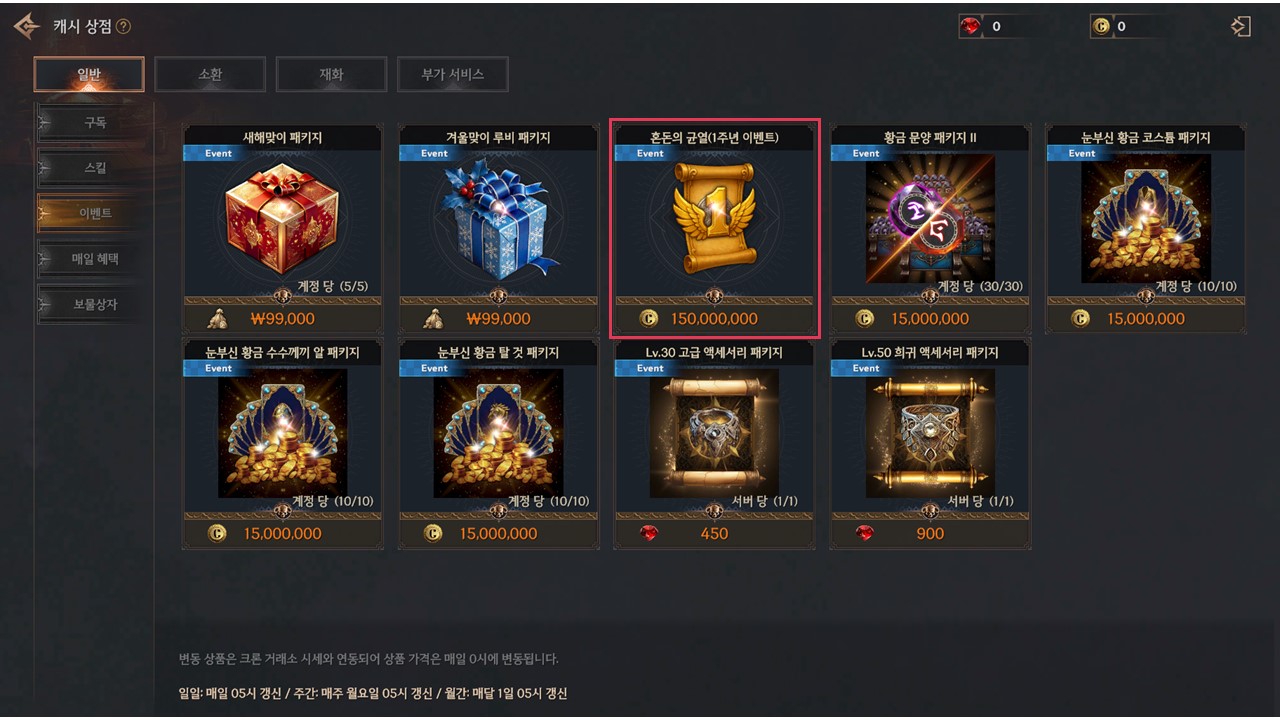Select the 재화 tab

pyautogui.click(x=331, y=74)
